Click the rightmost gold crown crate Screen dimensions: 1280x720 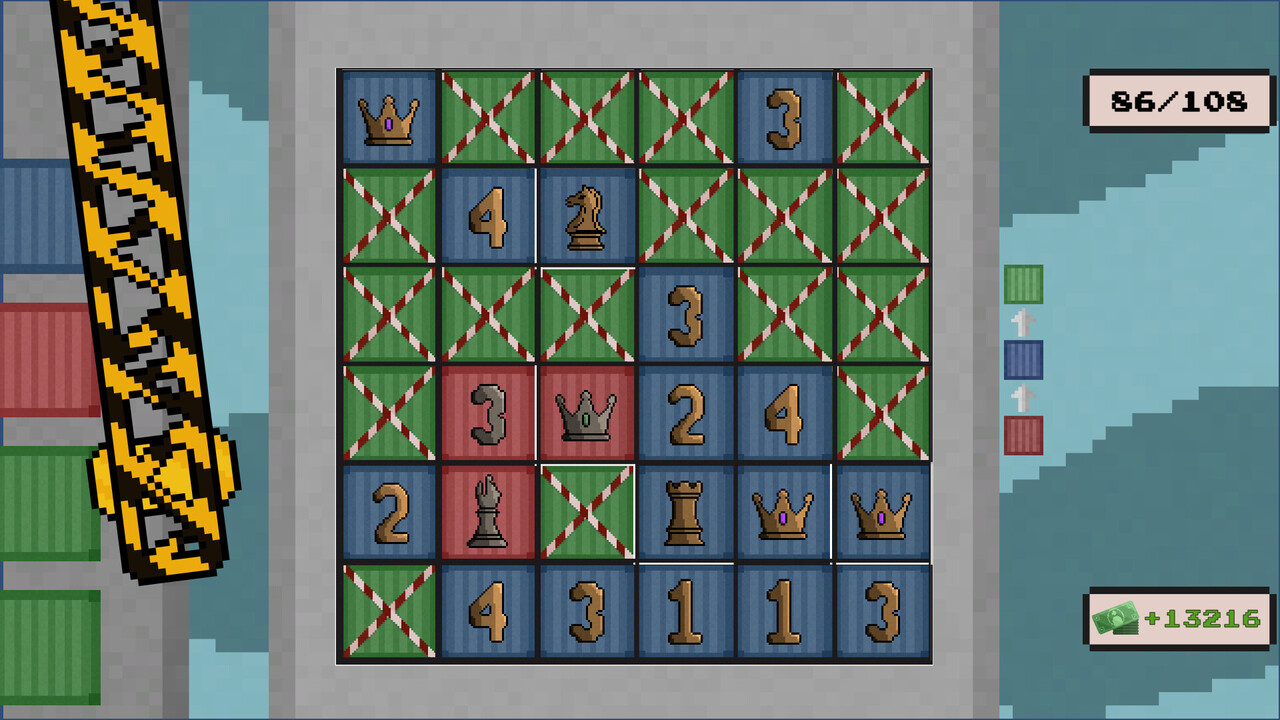[882, 513]
